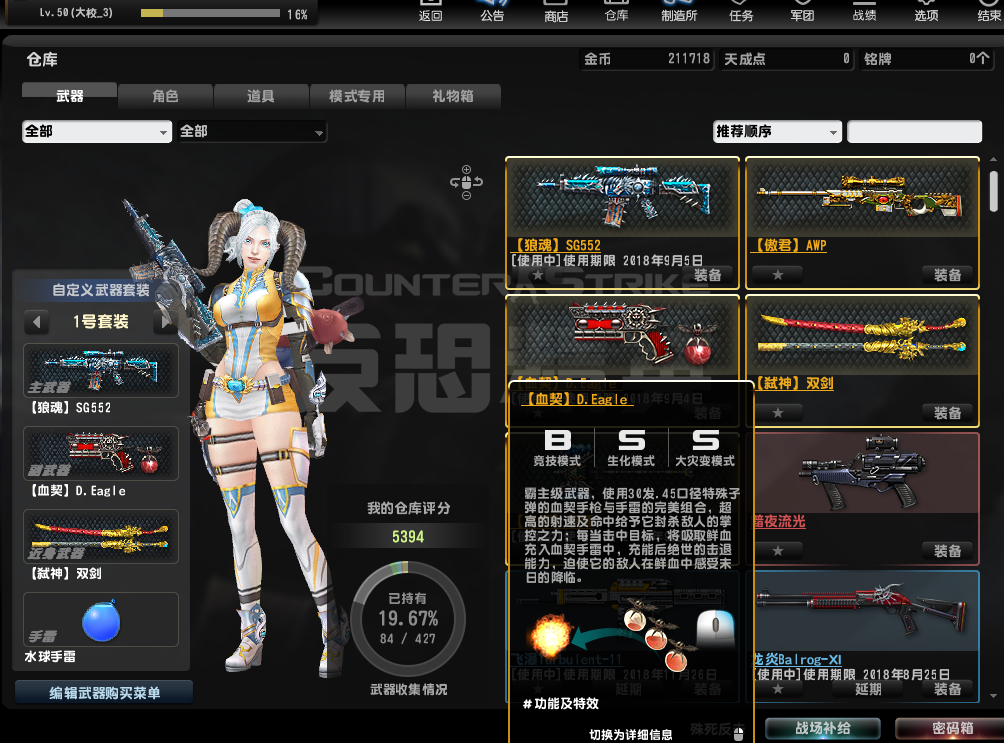This screenshot has width=1004, height=743.
Task: Switch to next custom weapon loadout set
Action: click(x=163, y=322)
